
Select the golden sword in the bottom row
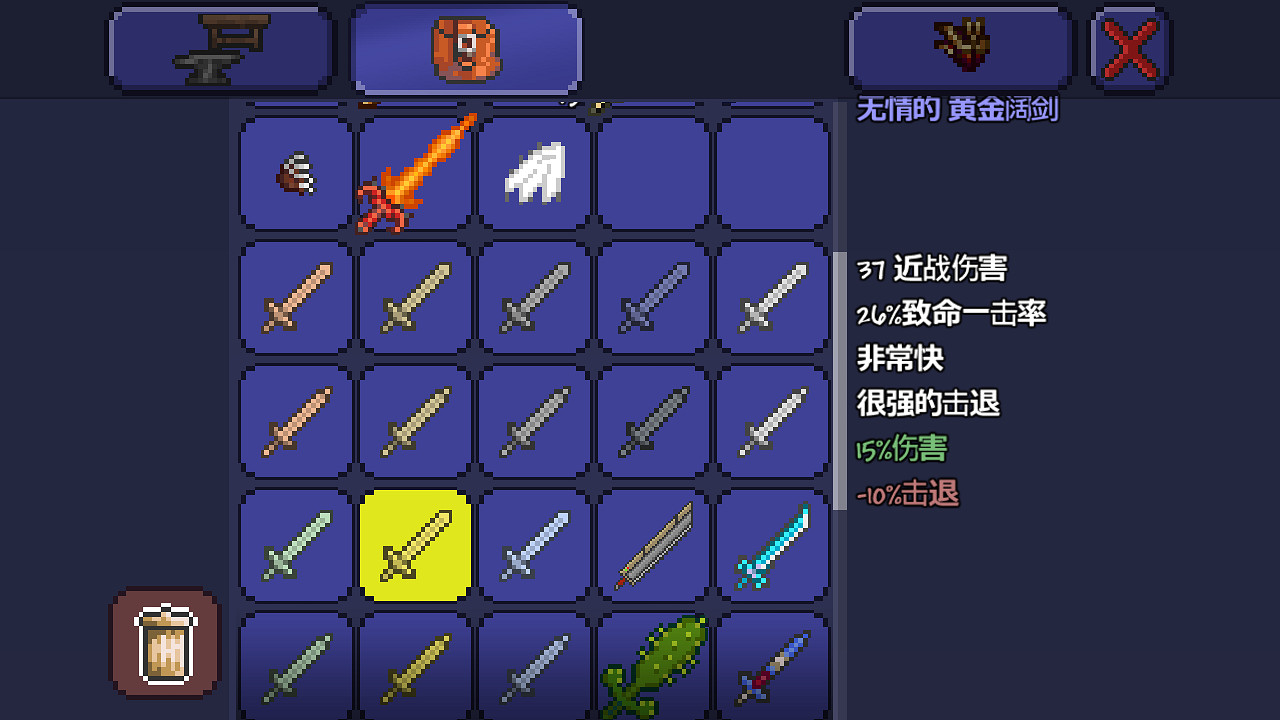[x=414, y=665]
